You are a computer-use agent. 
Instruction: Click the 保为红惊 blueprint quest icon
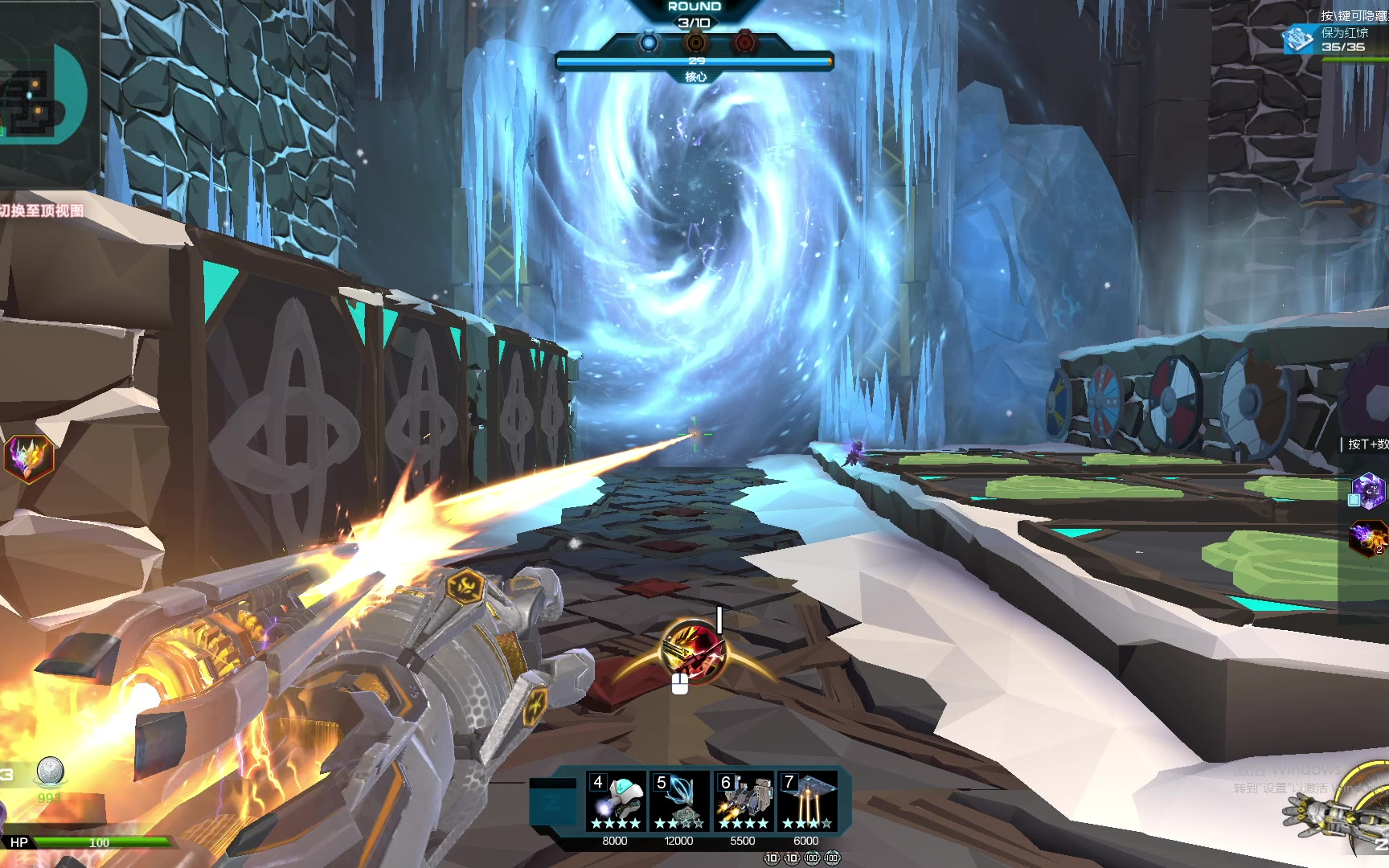[1297, 39]
